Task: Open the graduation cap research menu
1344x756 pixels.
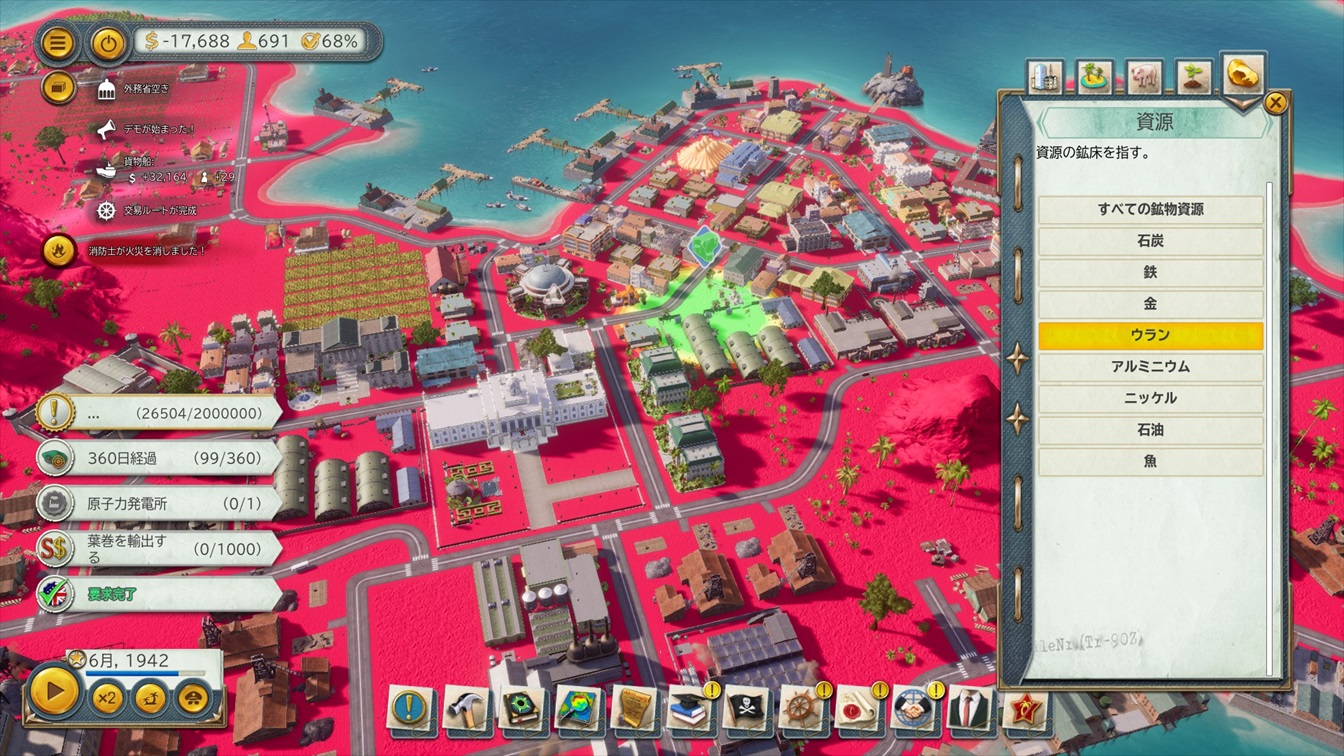Action: tap(690, 708)
